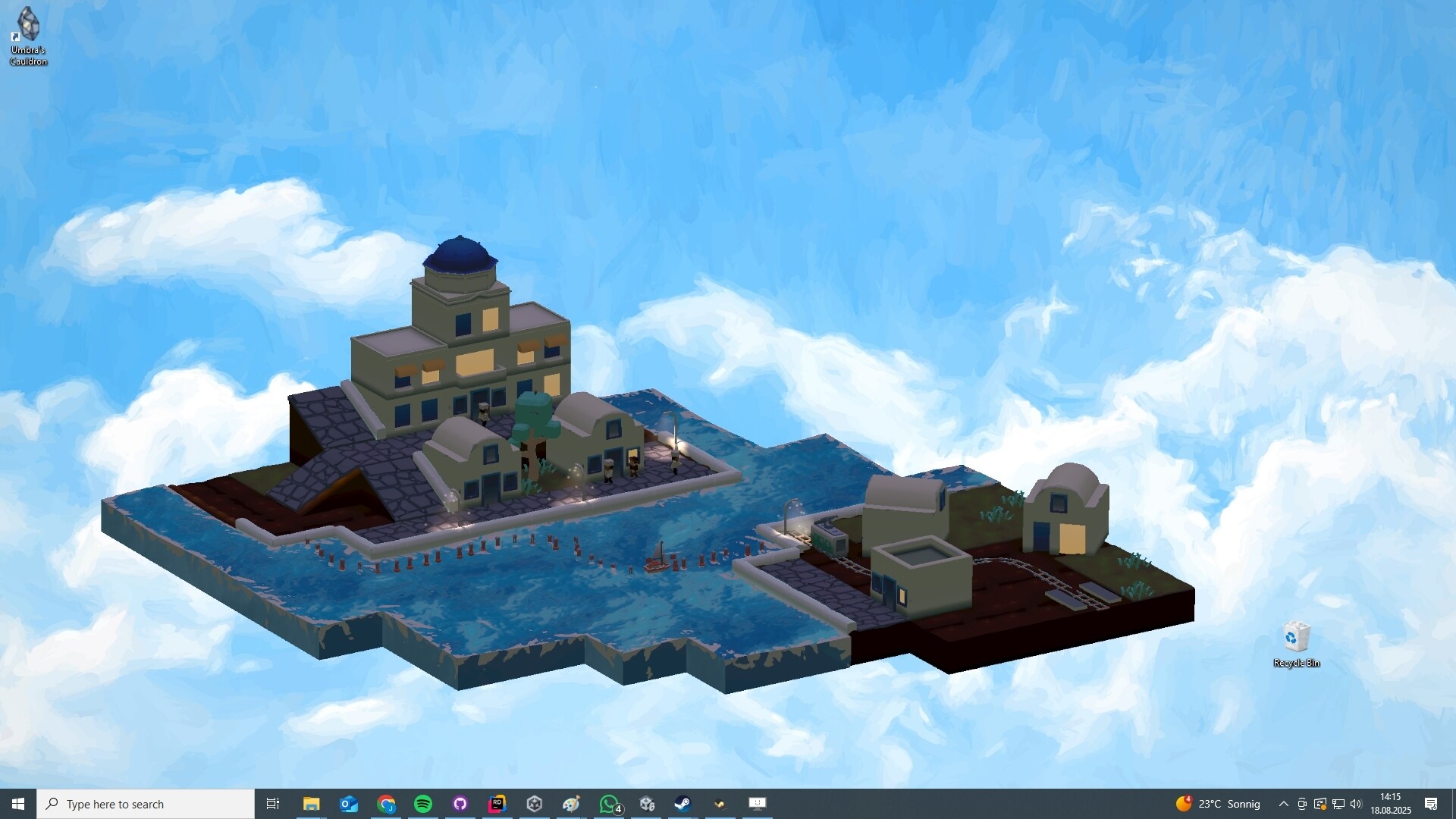1456x819 pixels.
Task: Open Chrome with the J profile
Action: pos(386,804)
